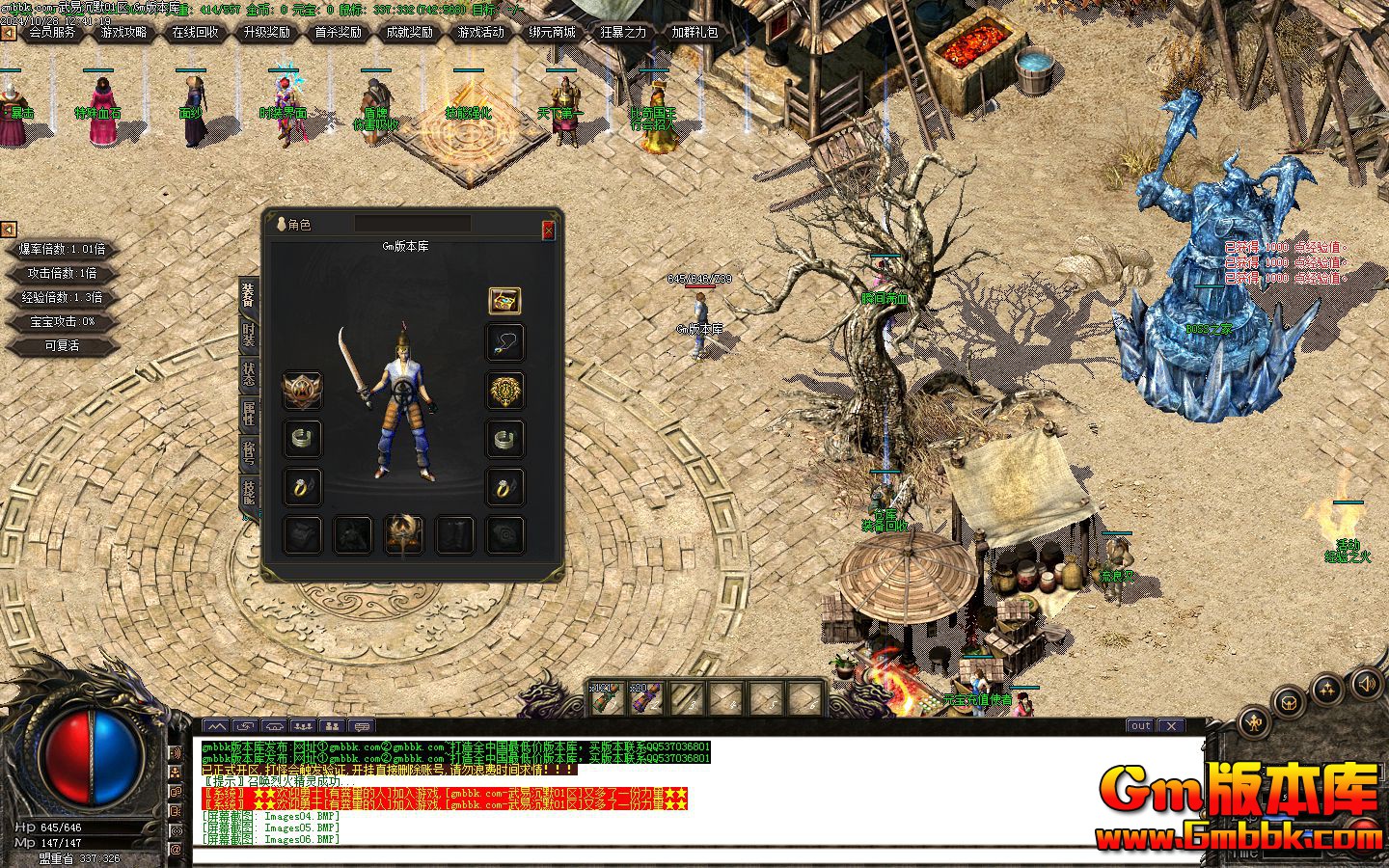Image resolution: width=1389 pixels, height=868 pixels.
Task: Click the 可复活 revive status button
Action: point(62,345)
